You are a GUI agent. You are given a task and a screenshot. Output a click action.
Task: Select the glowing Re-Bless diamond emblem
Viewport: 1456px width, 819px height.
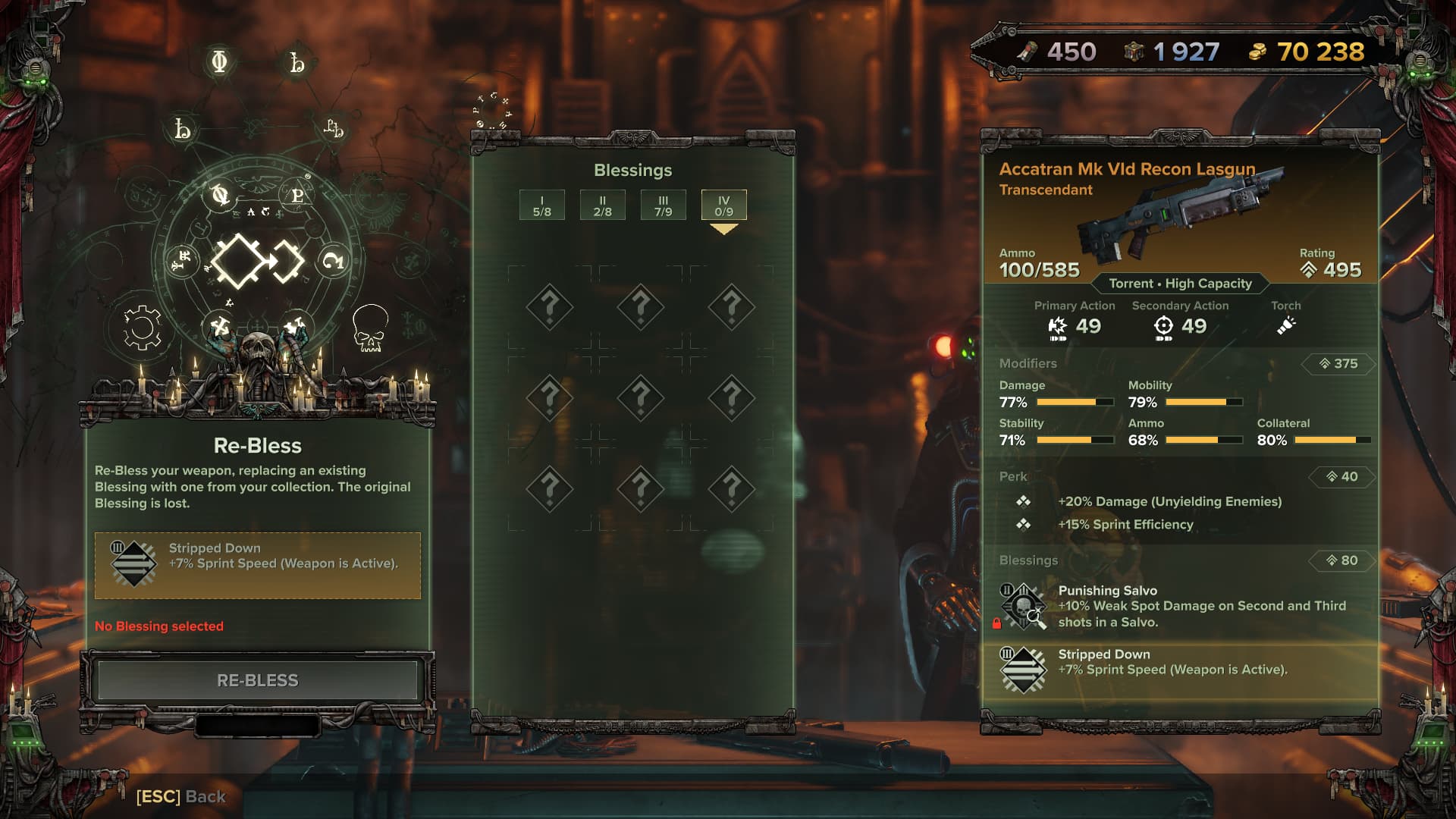pos(257,261)
